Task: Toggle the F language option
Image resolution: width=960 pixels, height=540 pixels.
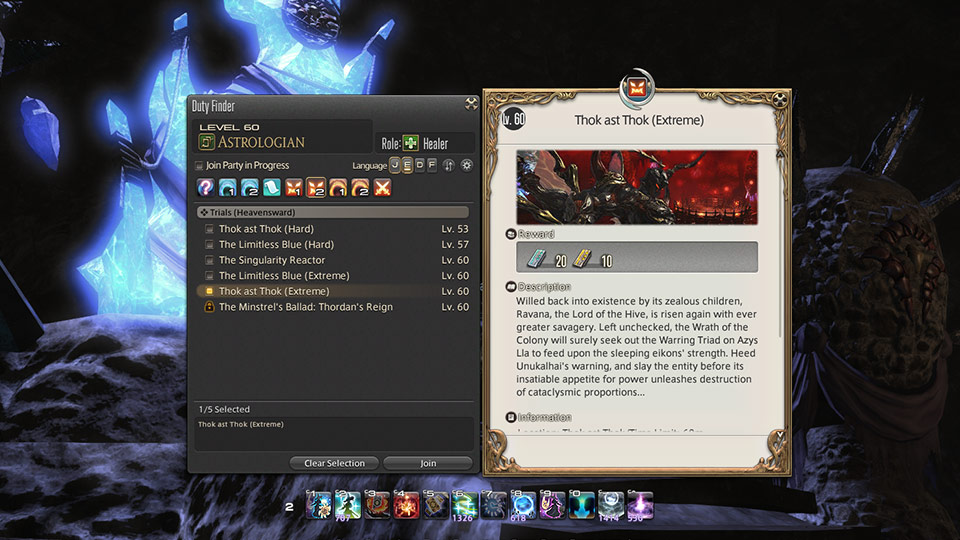Action: (x=431, y=166)
